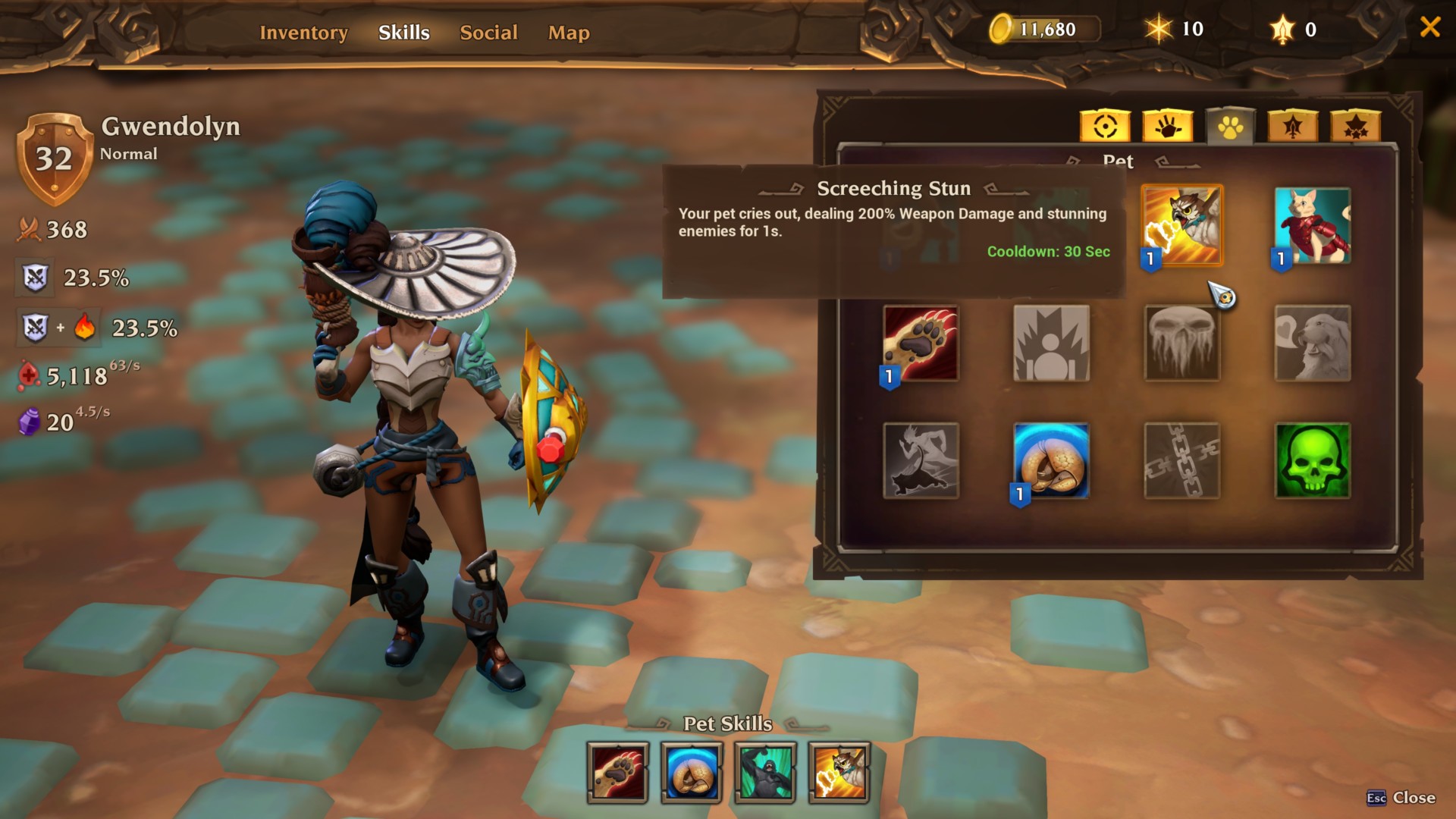Screen dimensions: 1456x819
Task: Open the hand-symbol skill tab
Action: point(1168,127)
